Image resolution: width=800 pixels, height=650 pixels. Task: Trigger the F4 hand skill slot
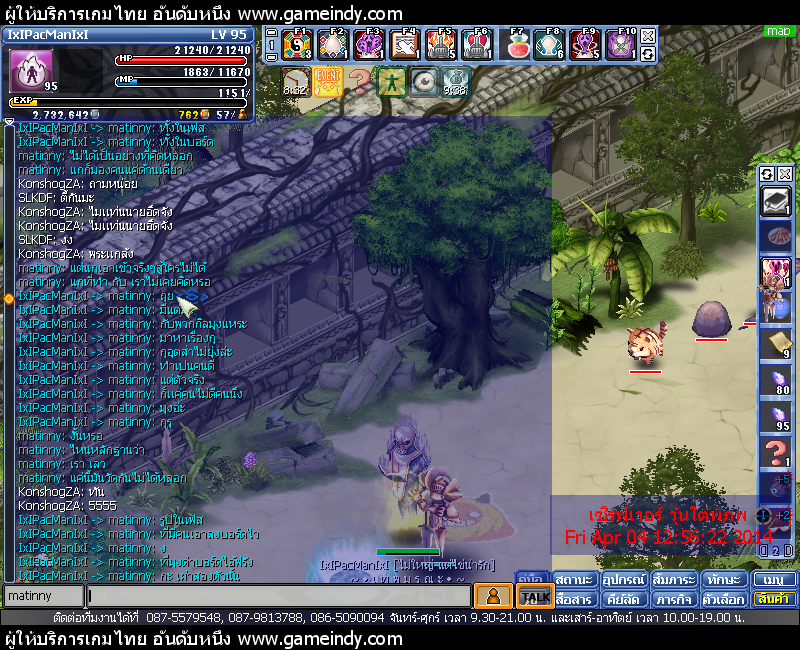(x=405, y=45)
